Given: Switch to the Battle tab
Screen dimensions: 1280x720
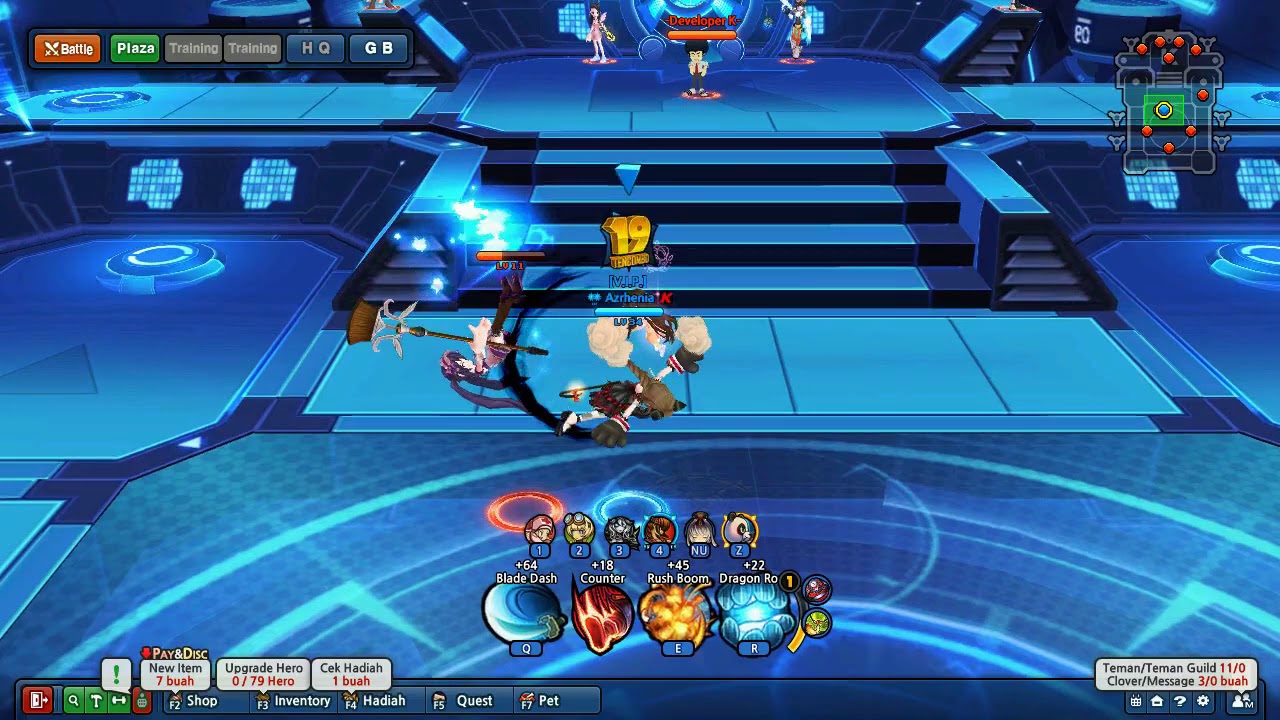Looking at the screenshot, I should coord(66,47).
